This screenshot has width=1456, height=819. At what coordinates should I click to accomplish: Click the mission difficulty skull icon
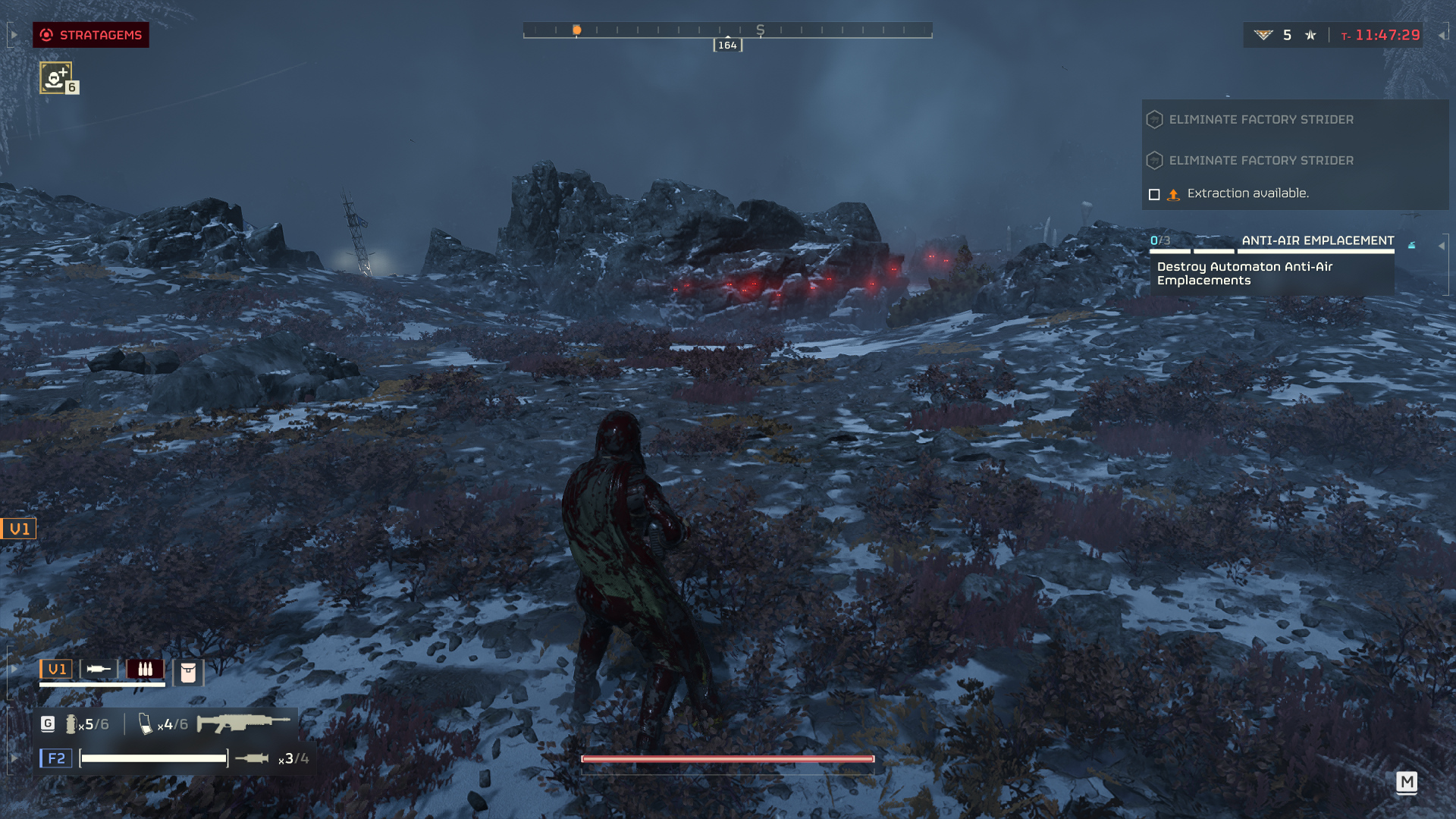tap(1310, 35)
